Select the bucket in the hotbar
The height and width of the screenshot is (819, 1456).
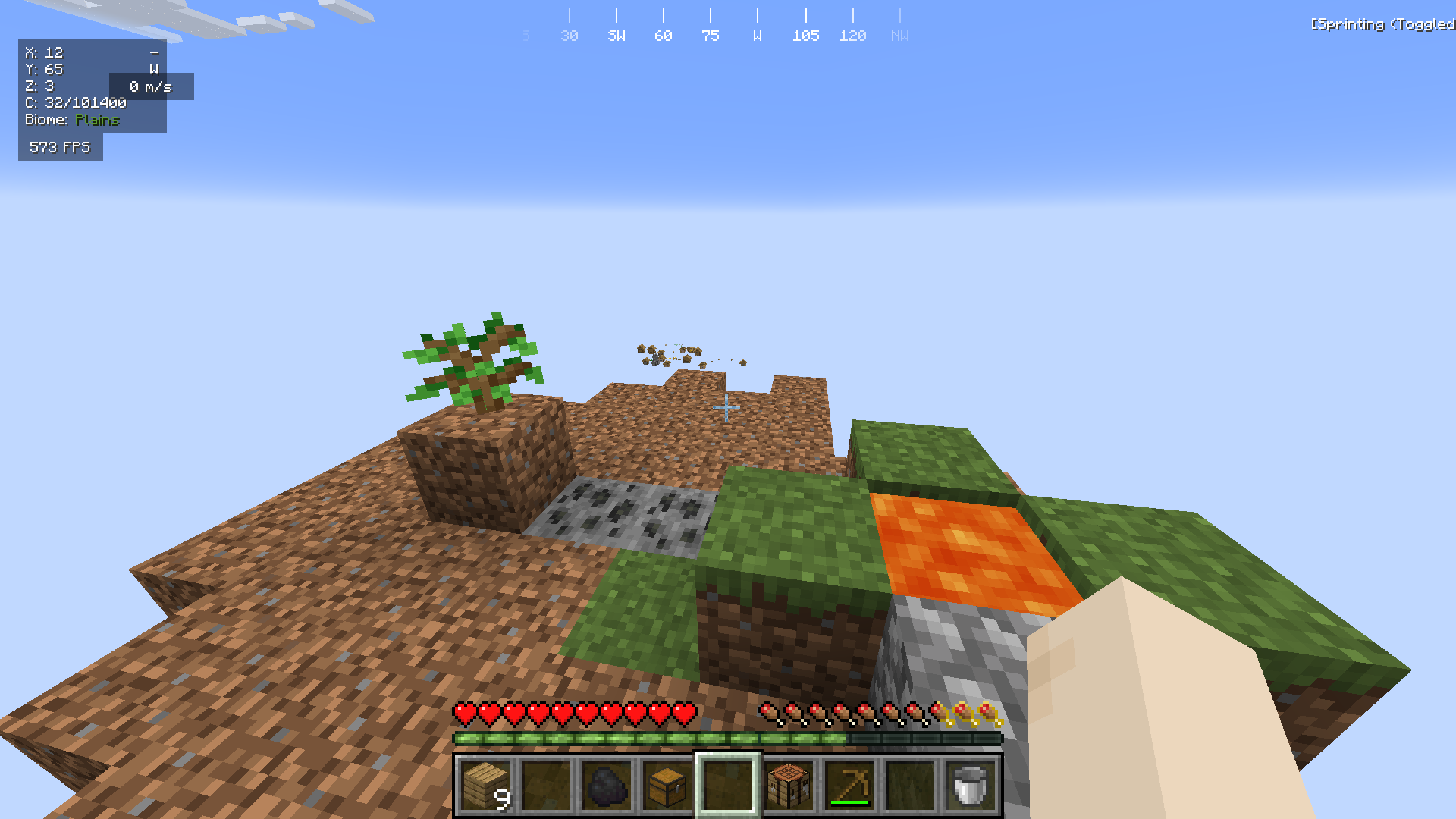969,786
